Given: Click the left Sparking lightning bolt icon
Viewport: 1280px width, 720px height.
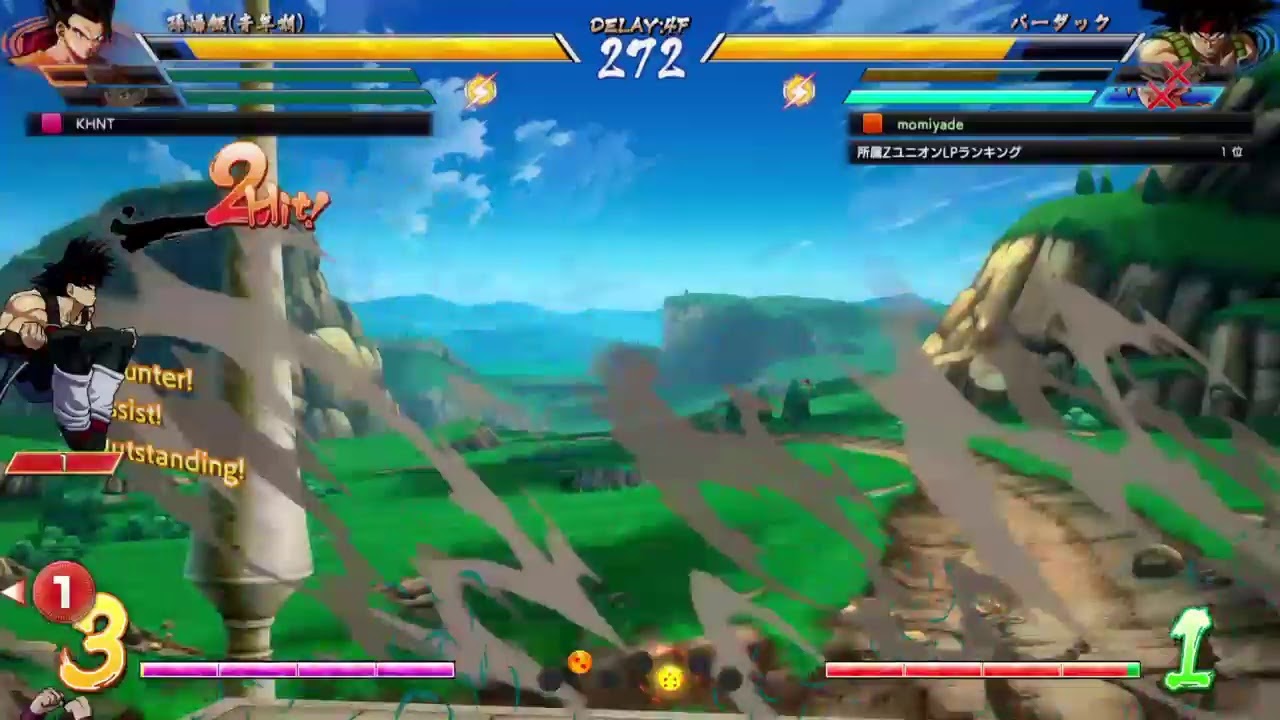Looking at the screenshot, I should (480, 90).
